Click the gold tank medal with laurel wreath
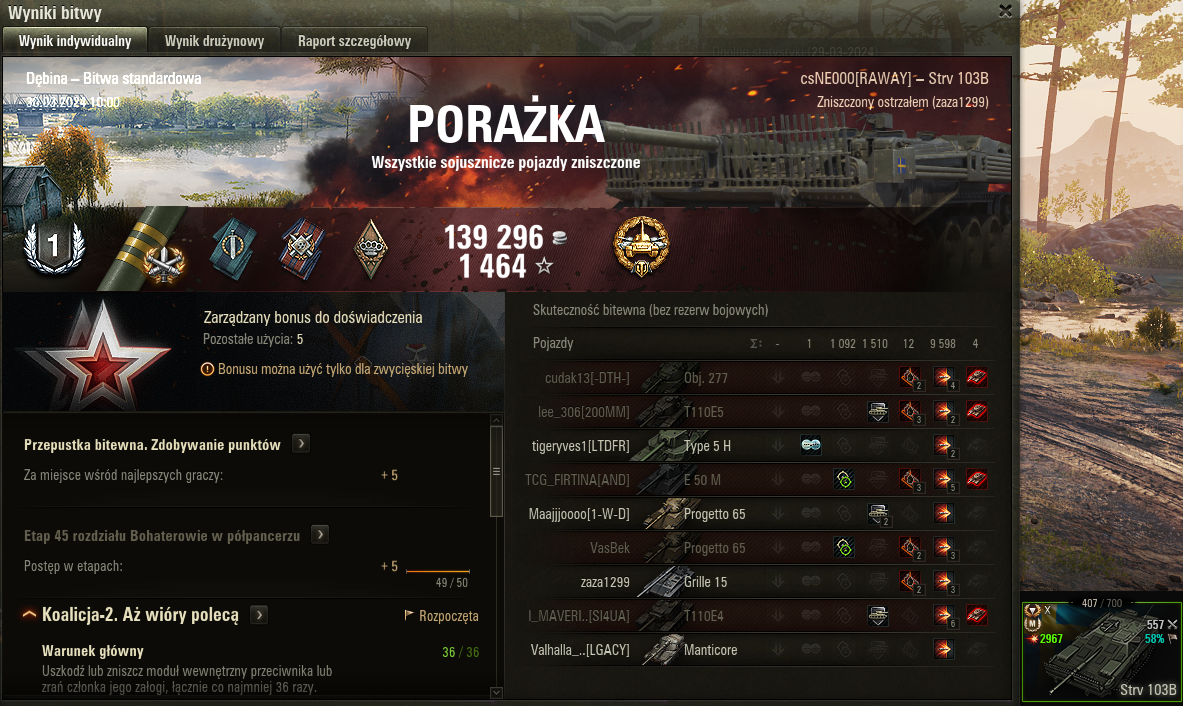The width and height of the screenshot is (1183, 706). click(x=641, y=246)
